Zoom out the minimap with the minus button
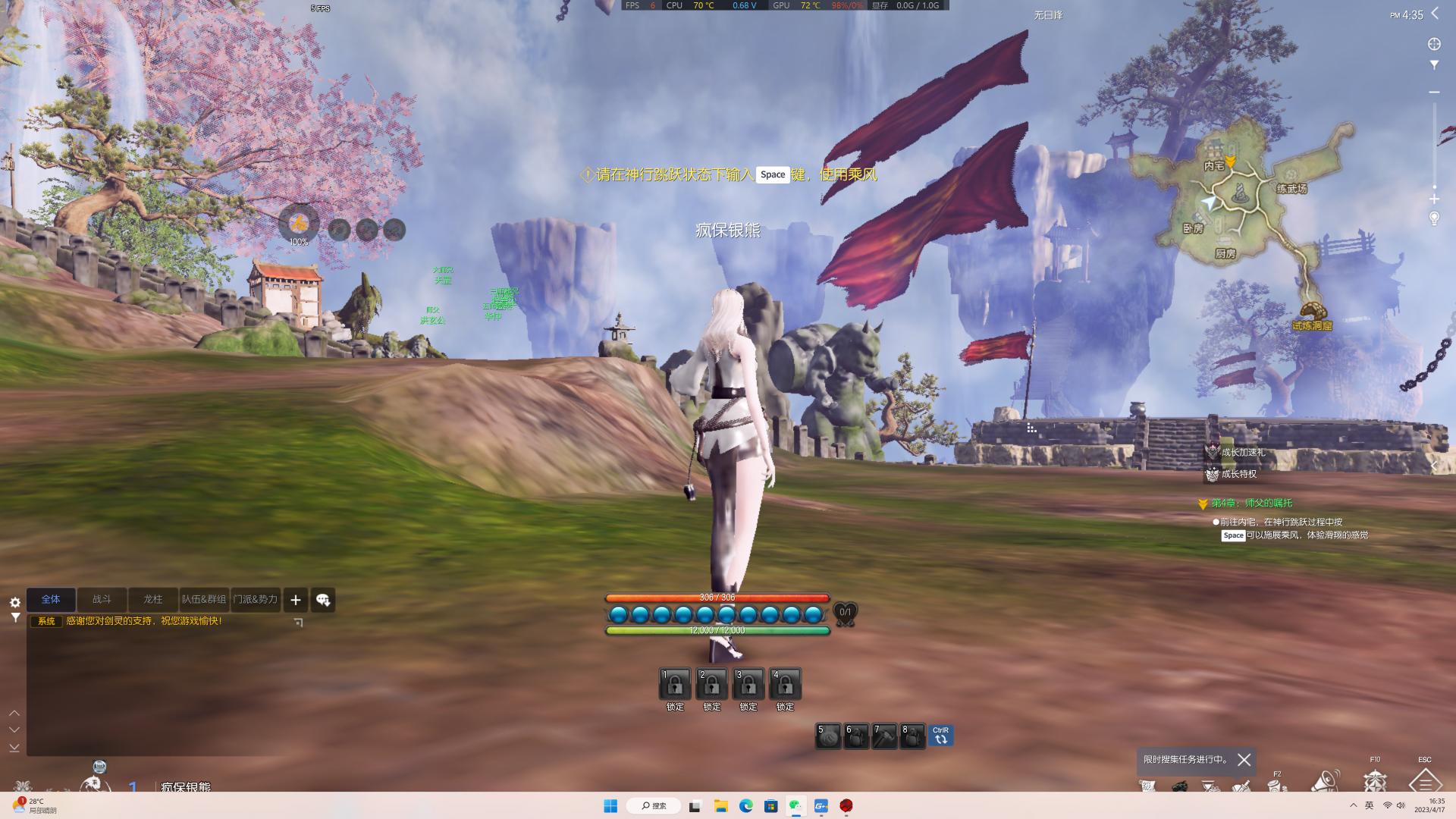This screenshot has height=819, width=1456. pos(1434,92)
